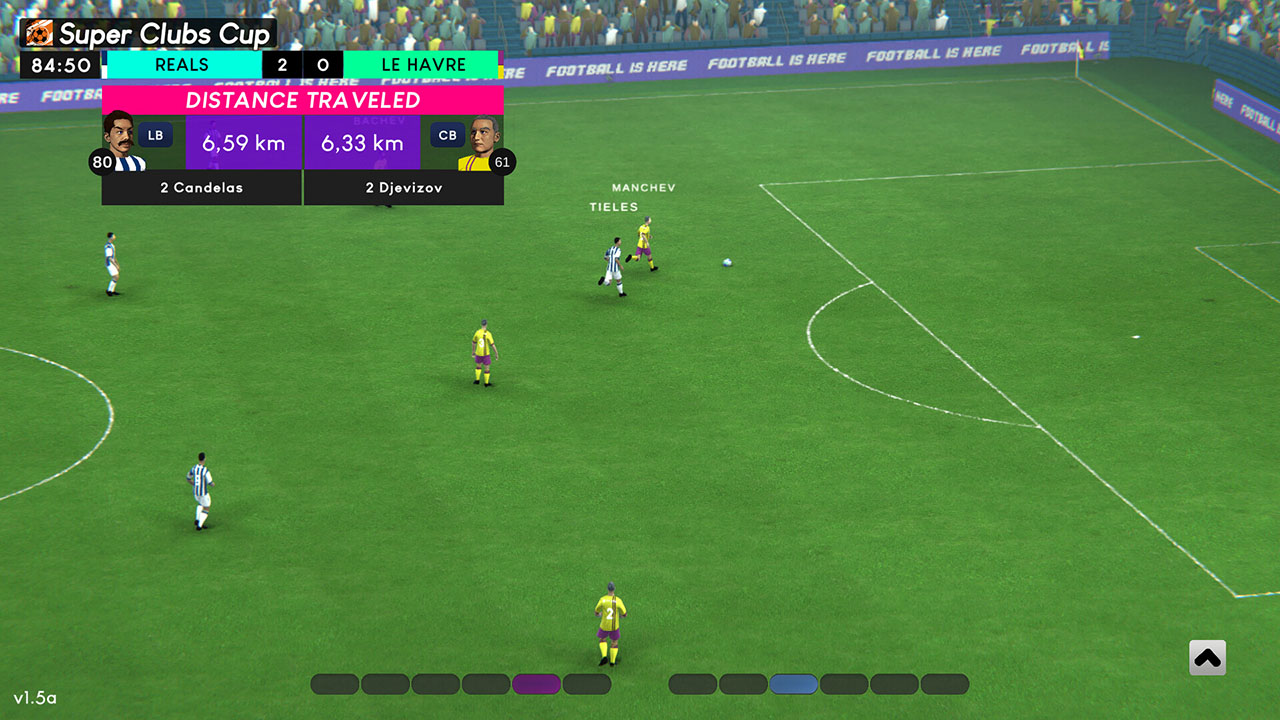Click the 80 rating badge on Candelas' portrait
Screen dimensions: 1280x720
[102, 162]
